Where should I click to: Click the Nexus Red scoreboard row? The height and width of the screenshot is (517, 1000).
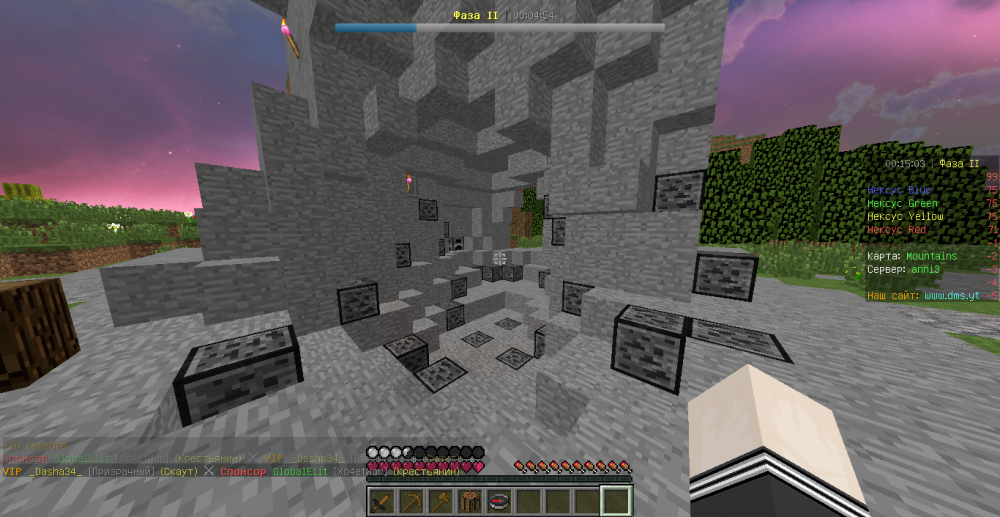[x=897, y=230]
